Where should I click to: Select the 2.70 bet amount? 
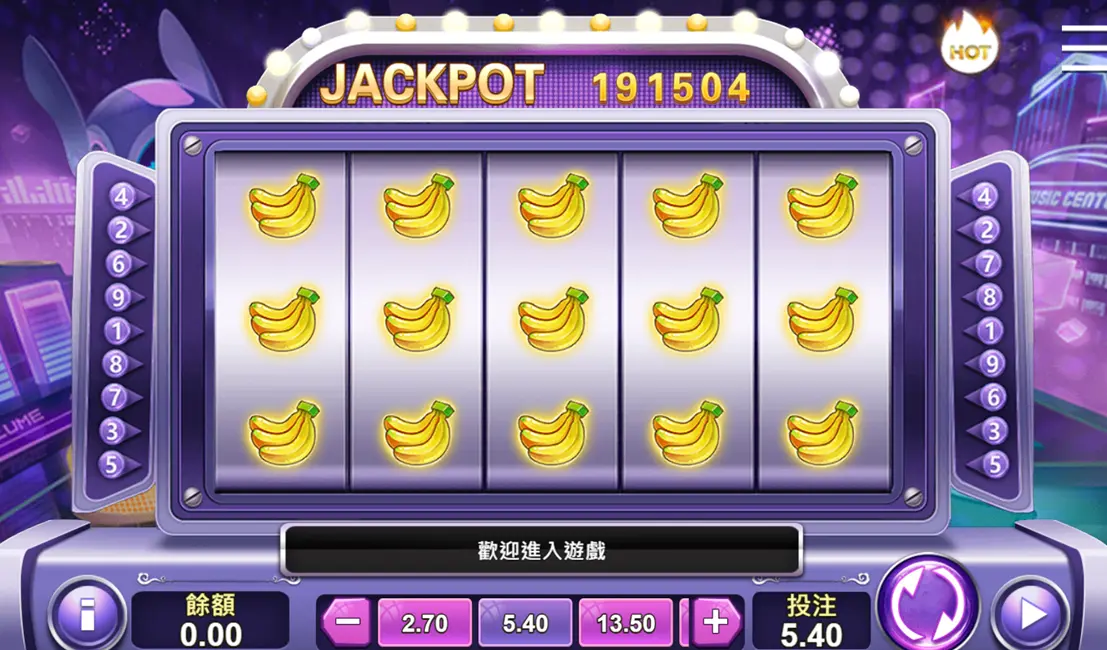(424, 623)
